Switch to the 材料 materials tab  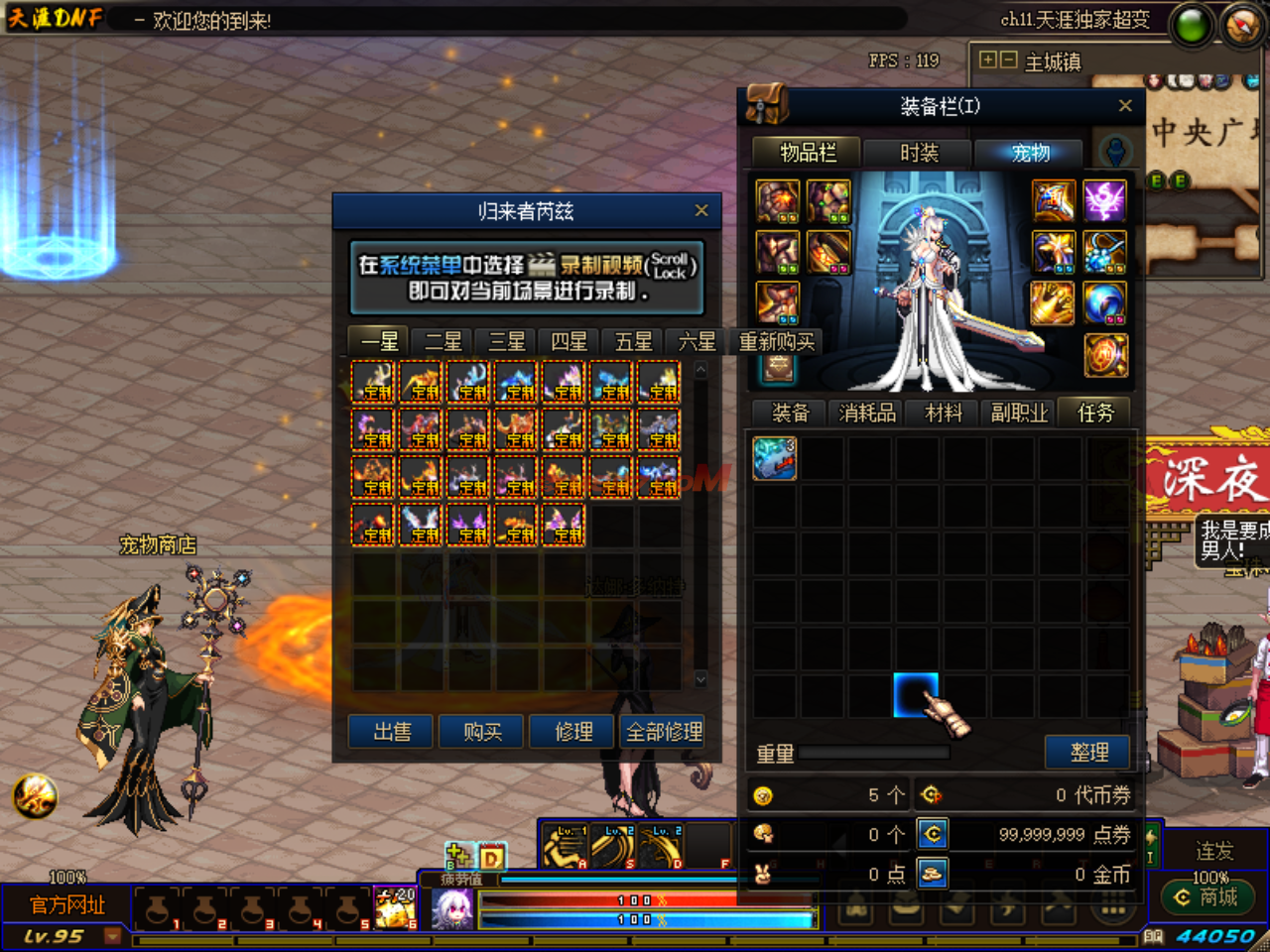[x=944, y=413]
